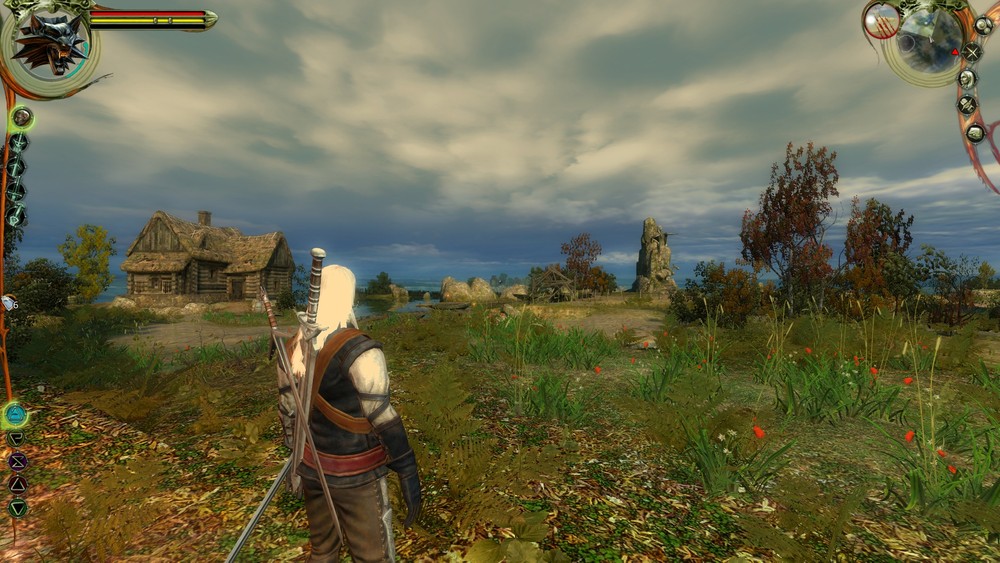Use the quick slot item with count 6
This screenshot has width=1000, height=563.
point(8,303)
